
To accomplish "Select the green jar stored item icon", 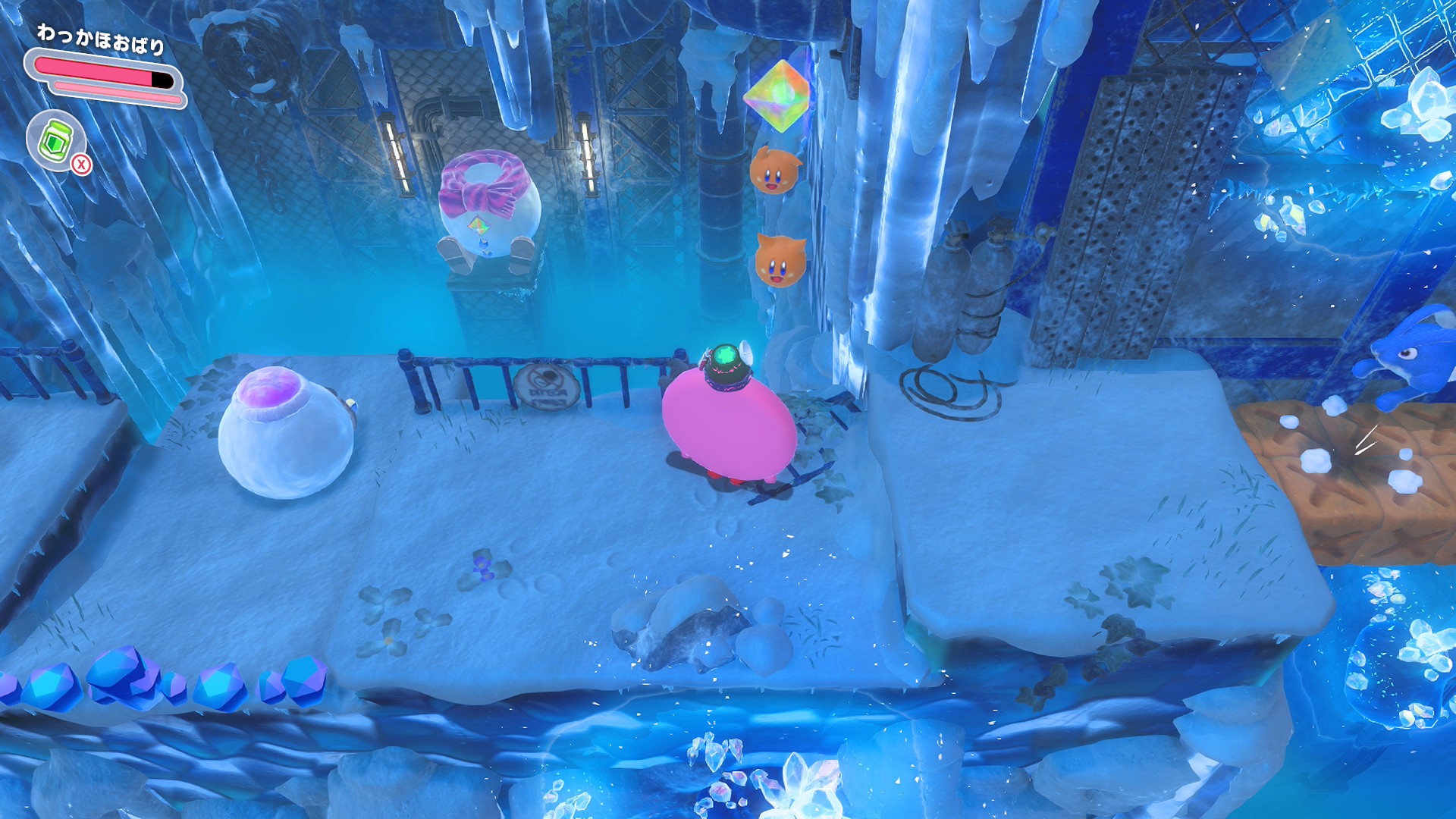I will tap(55, 140).
